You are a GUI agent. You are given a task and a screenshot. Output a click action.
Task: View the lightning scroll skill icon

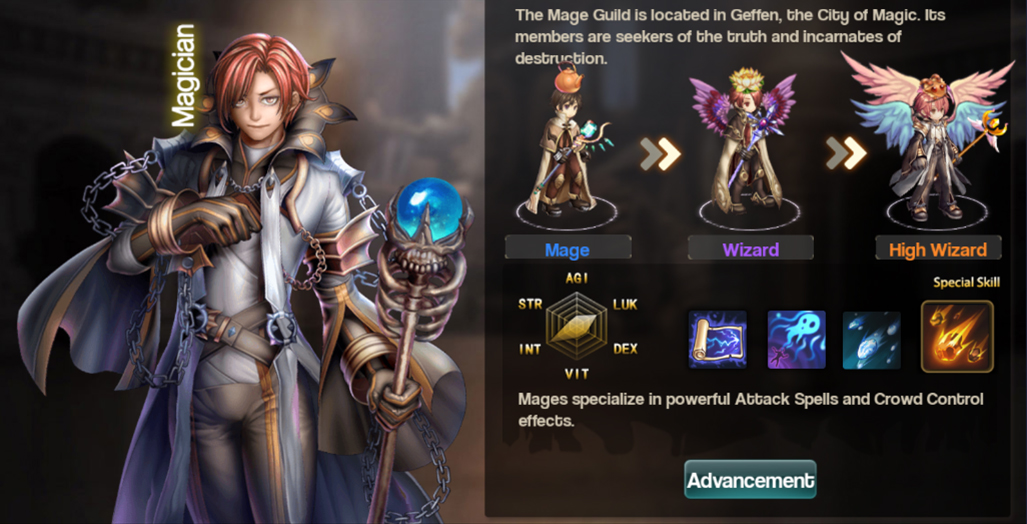[x=717, y=339]
